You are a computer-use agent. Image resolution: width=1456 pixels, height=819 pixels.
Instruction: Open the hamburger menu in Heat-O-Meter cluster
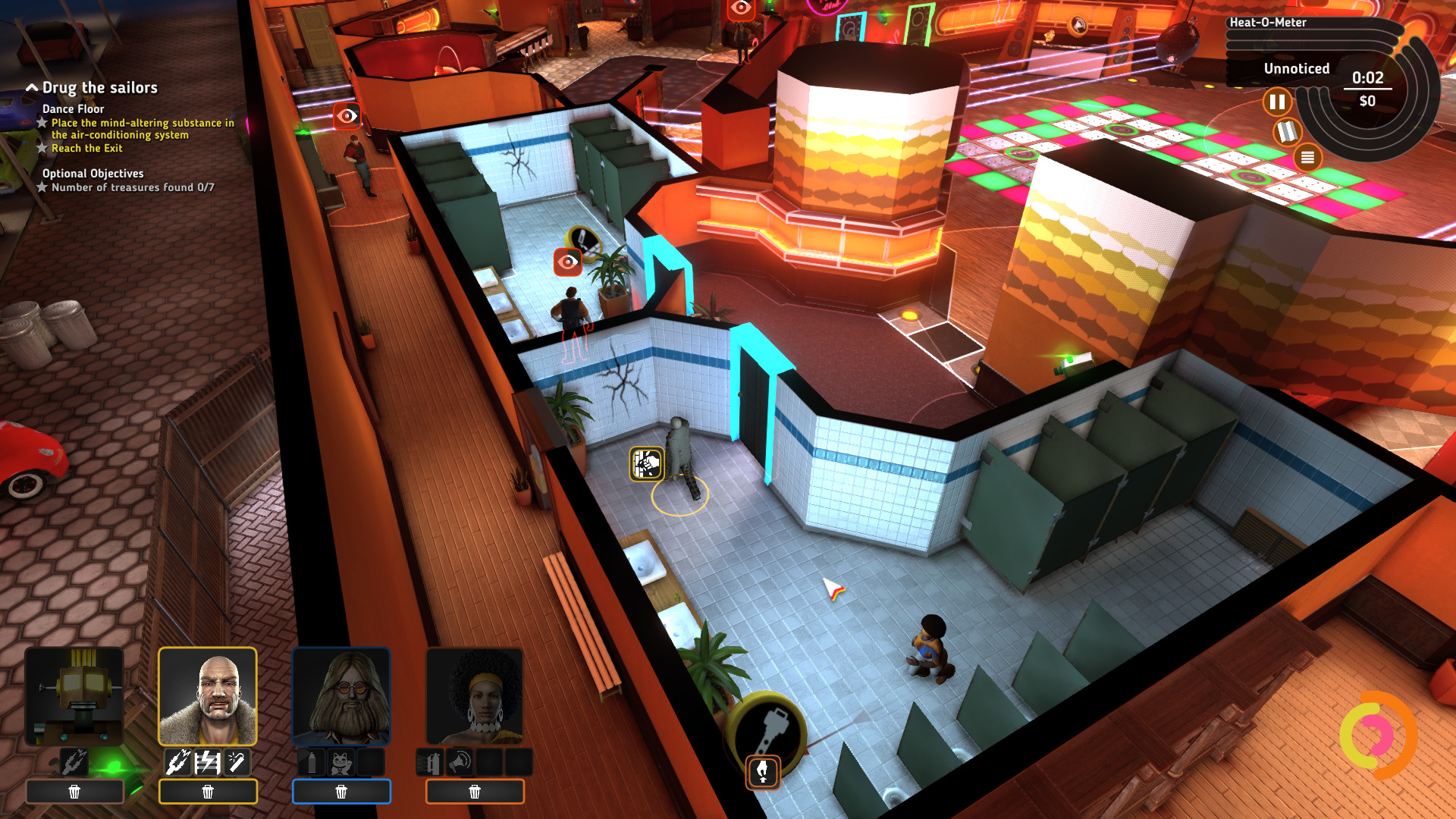[x=1307, y=157]
